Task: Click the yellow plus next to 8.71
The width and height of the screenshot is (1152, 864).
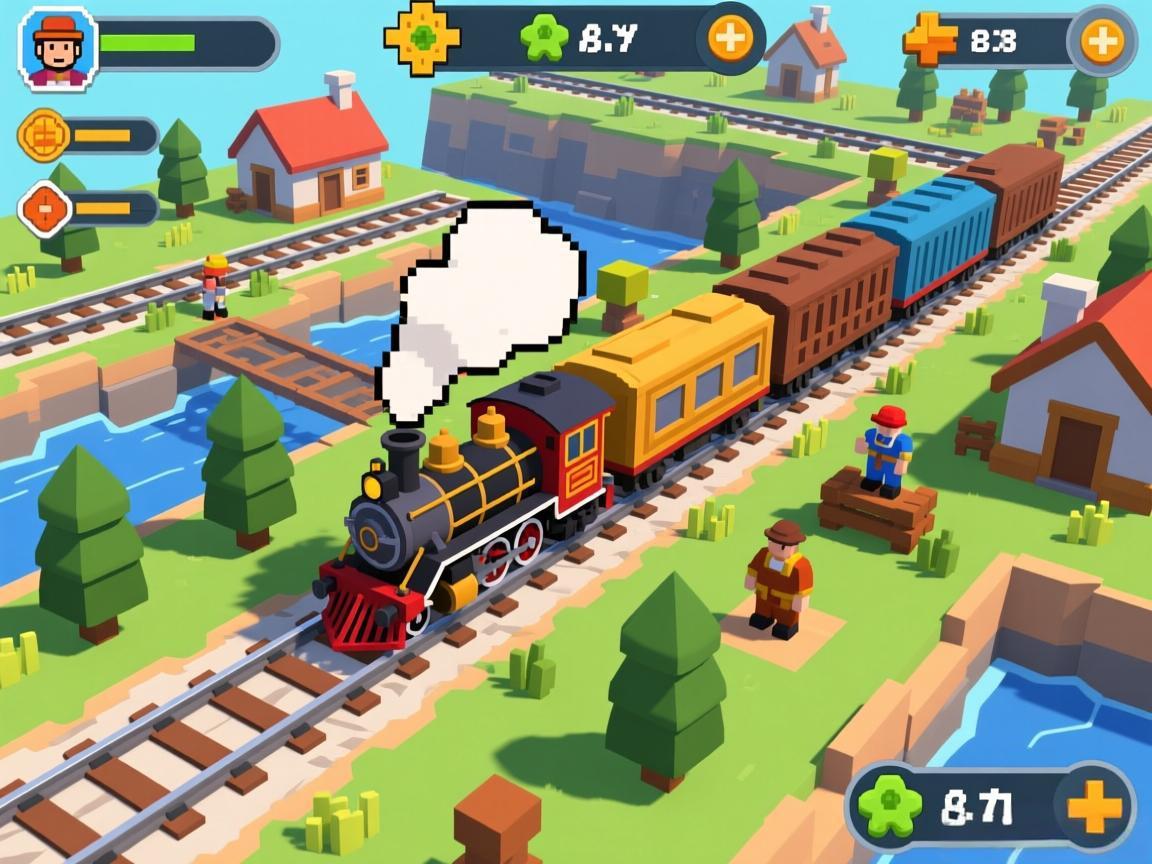Action: [1095, 807]
